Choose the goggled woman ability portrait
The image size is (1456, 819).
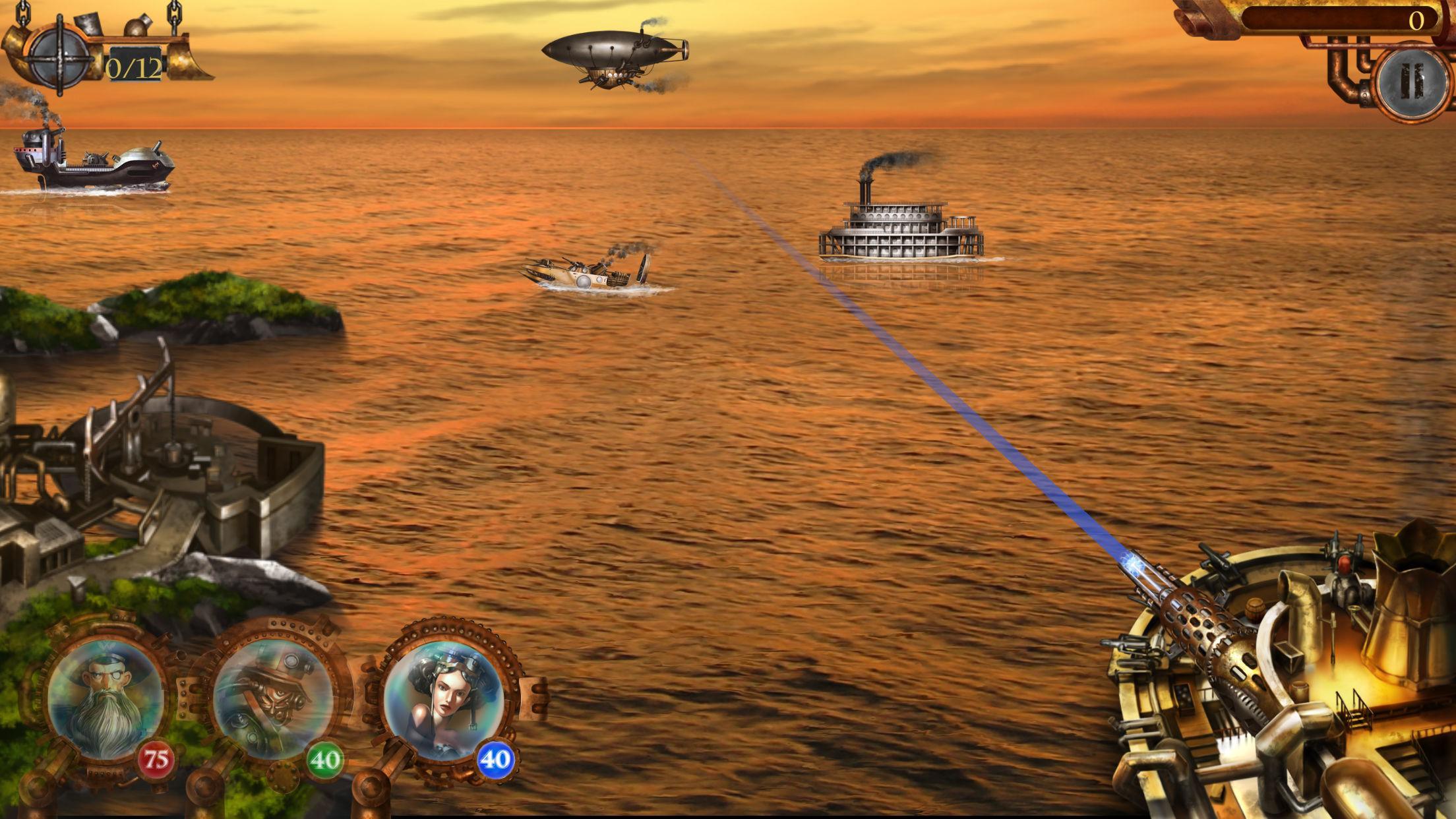pyautogui.click(x=442, y=698)
